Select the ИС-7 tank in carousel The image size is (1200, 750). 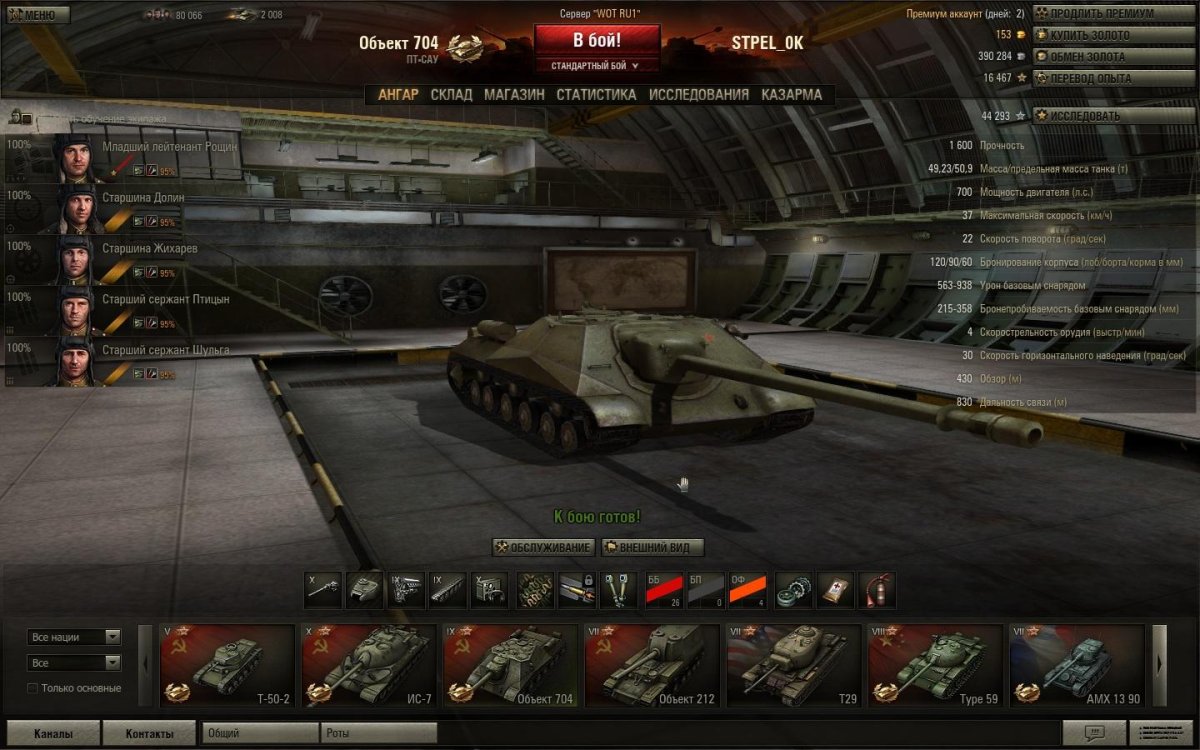[x=369, y=665]
